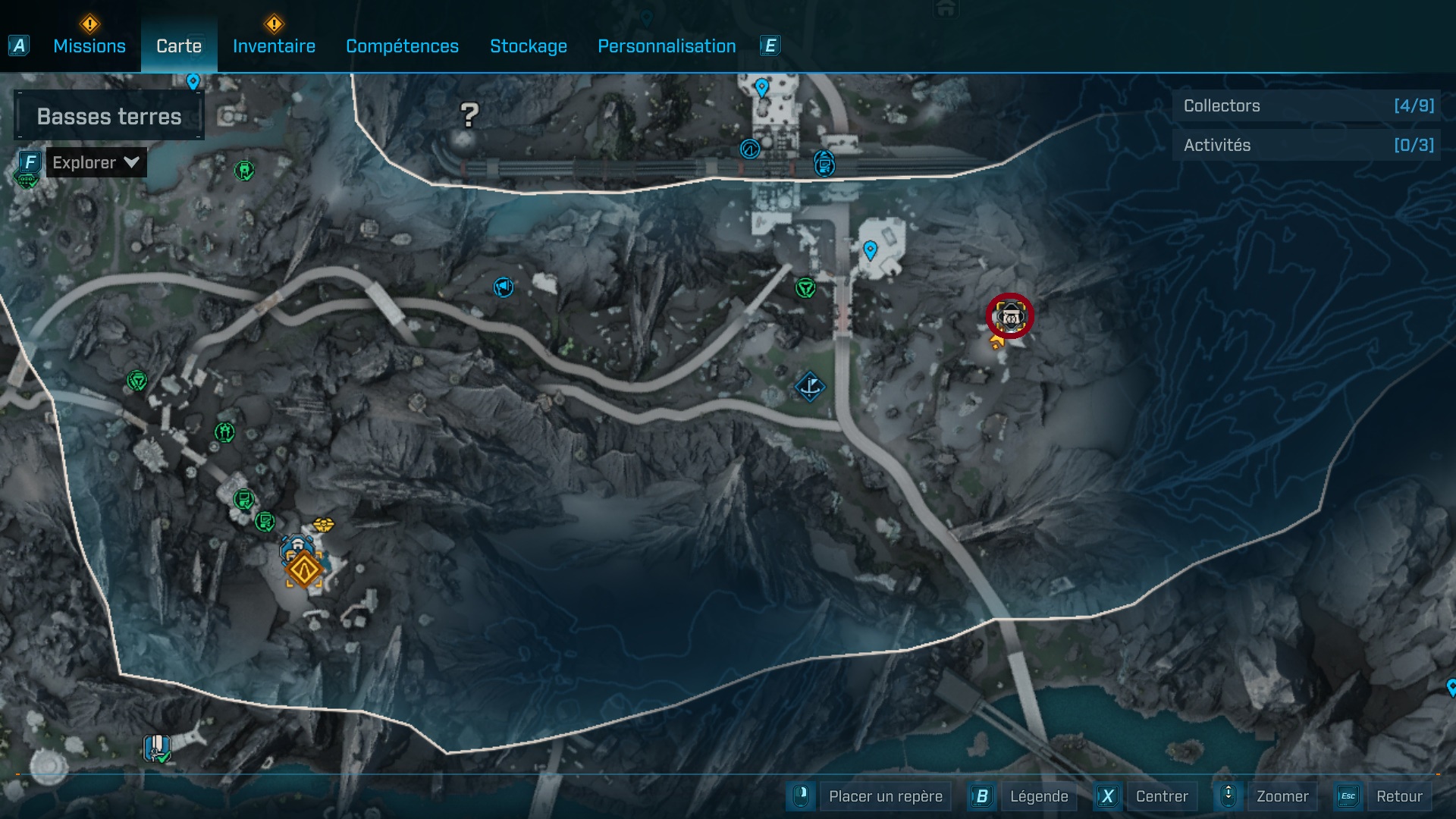The image size is (1456, 819).
Task: Open the Compétences tab
Action: click(402, 46)
